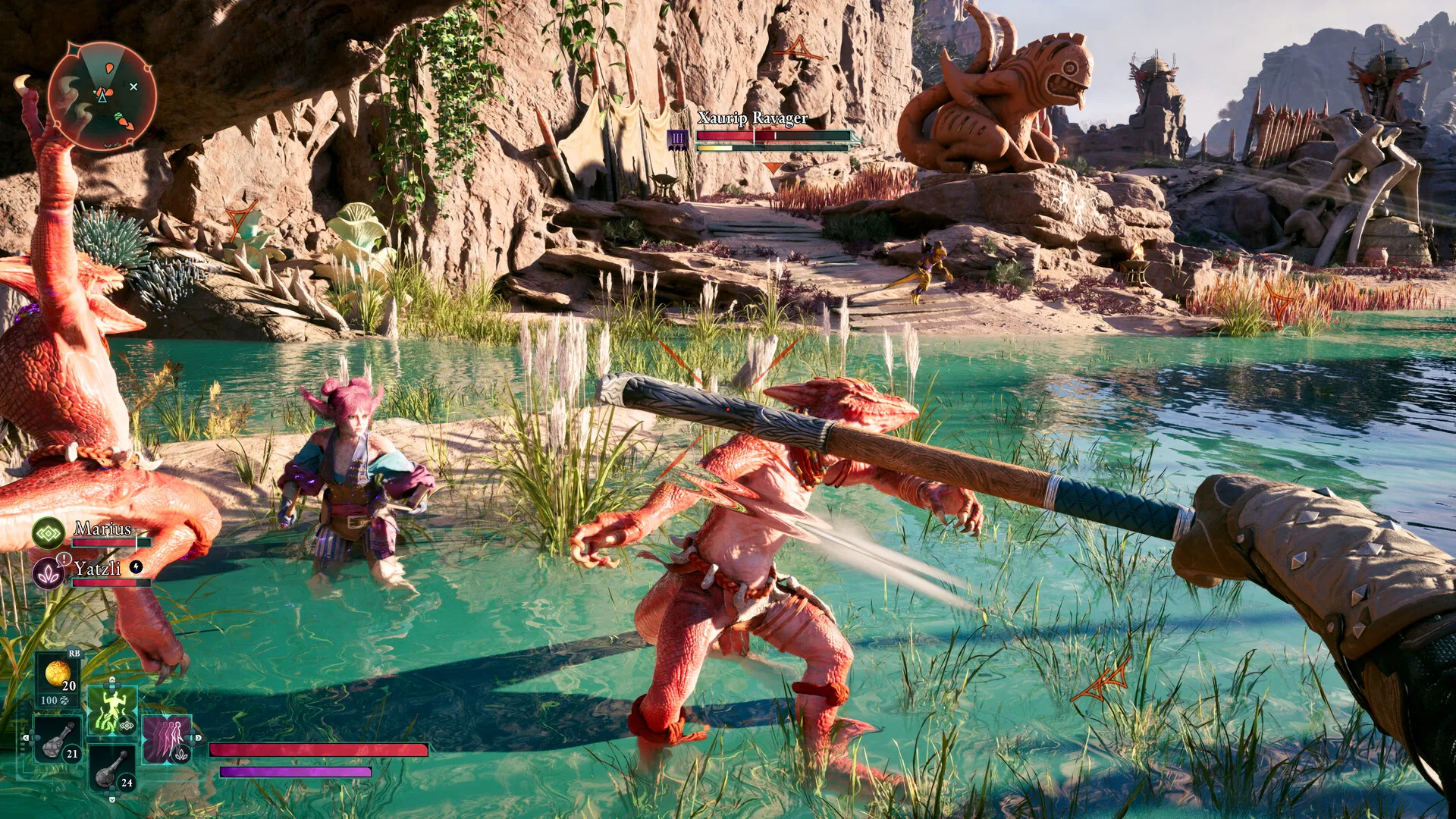Open the circular minimap

click(102, 96)
